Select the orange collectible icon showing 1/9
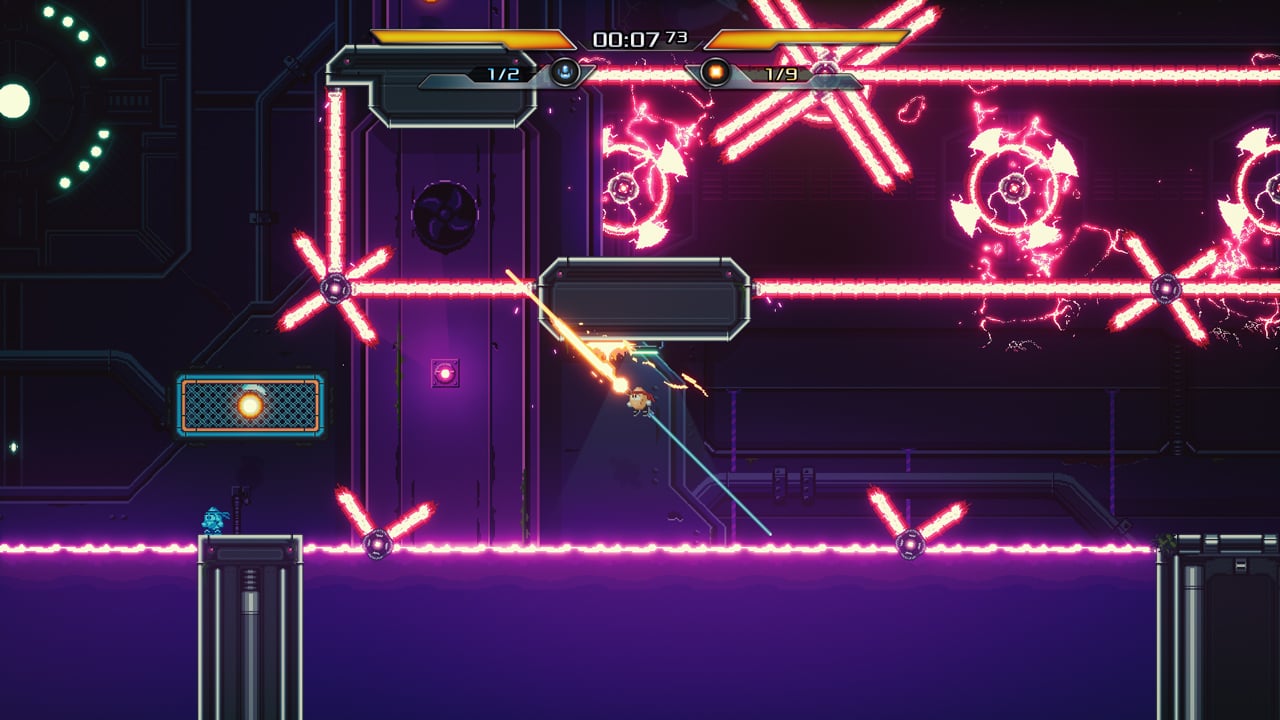The image size is (1280, 720). point(713,71)
